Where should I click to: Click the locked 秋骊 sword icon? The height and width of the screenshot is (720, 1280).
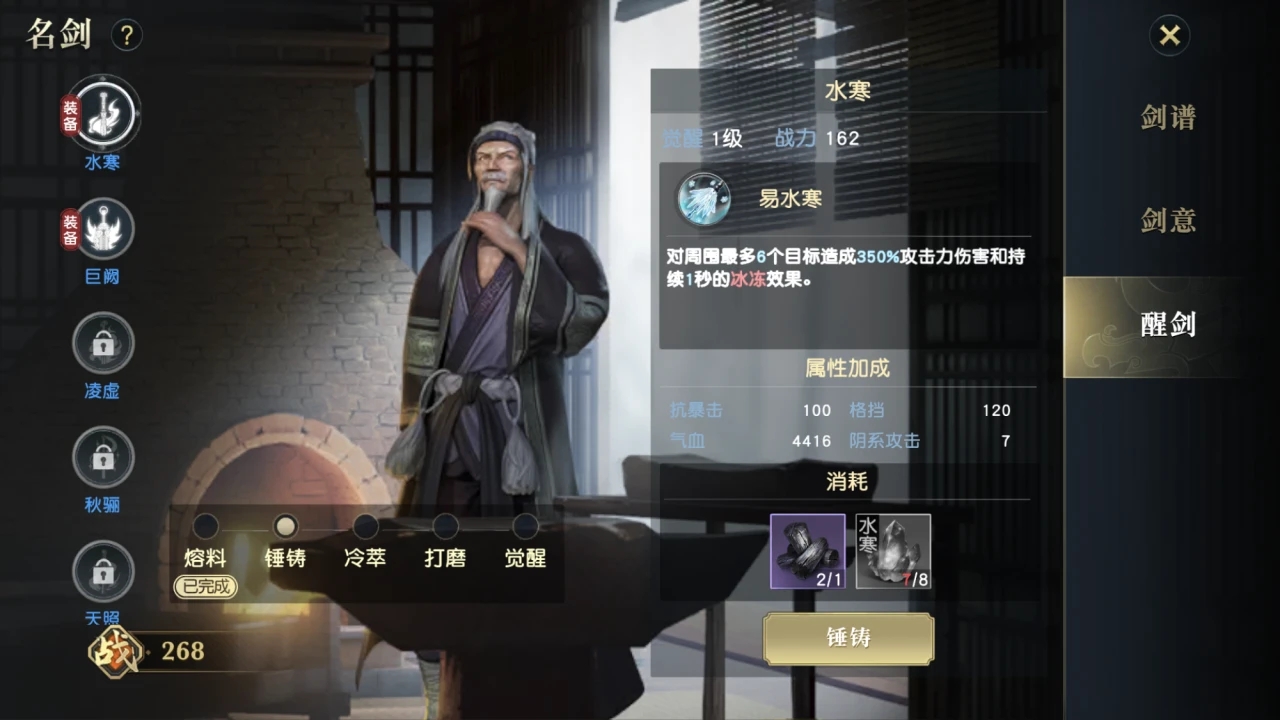(x=103, y=457)
